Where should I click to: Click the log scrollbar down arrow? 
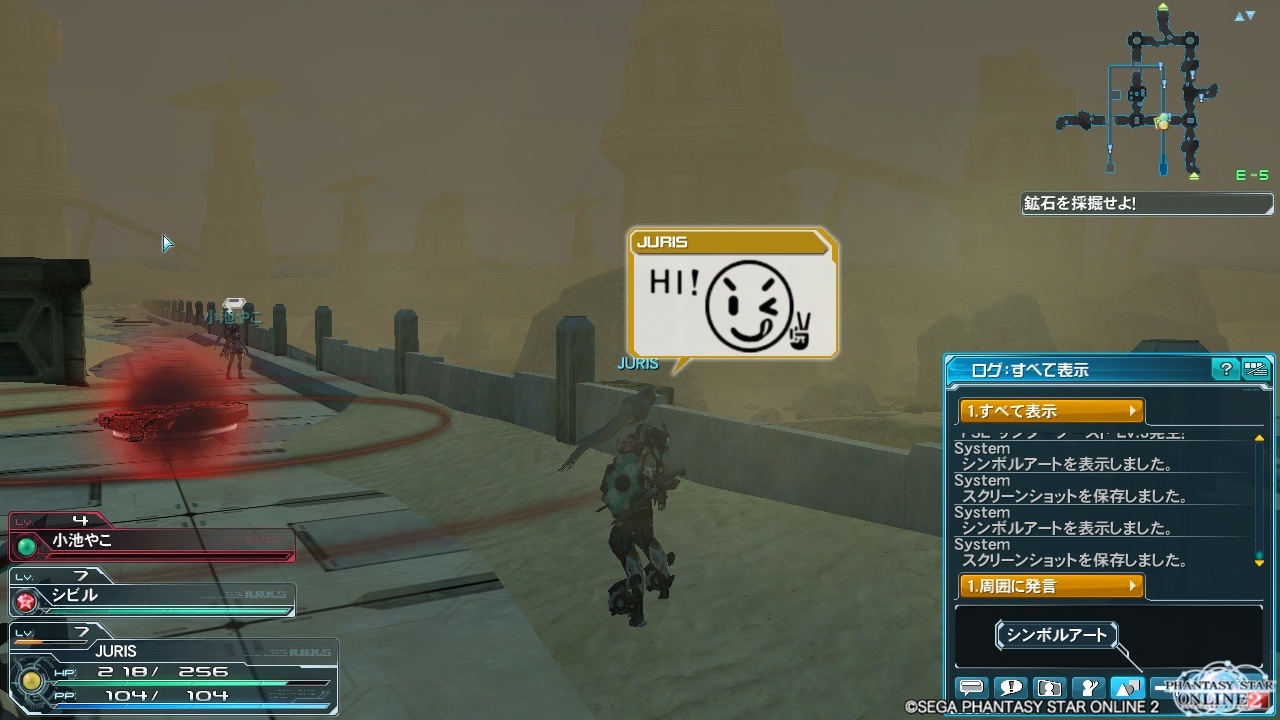tap(1260, 563)
